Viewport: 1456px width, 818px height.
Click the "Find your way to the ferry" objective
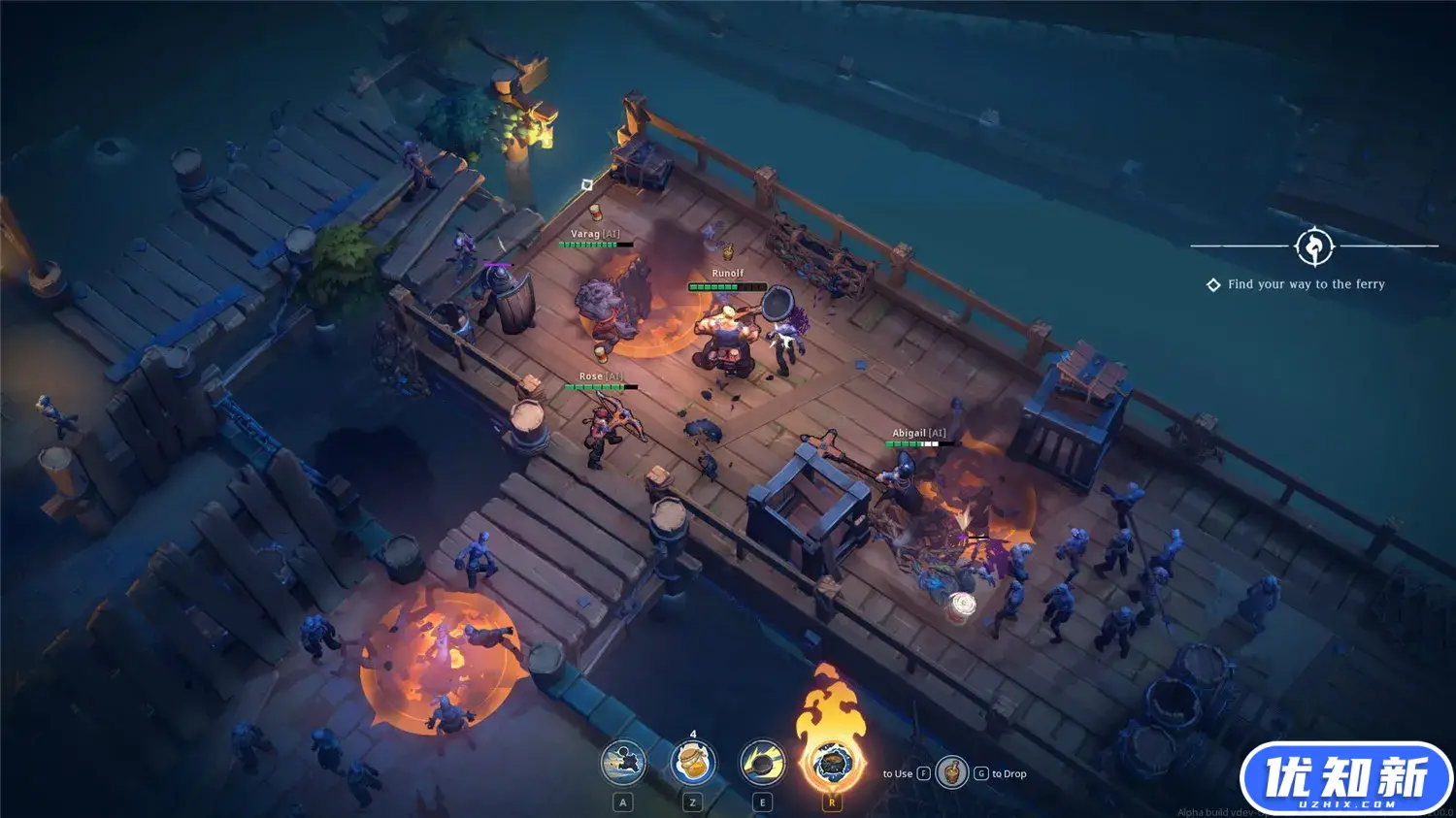(1306, 284)
